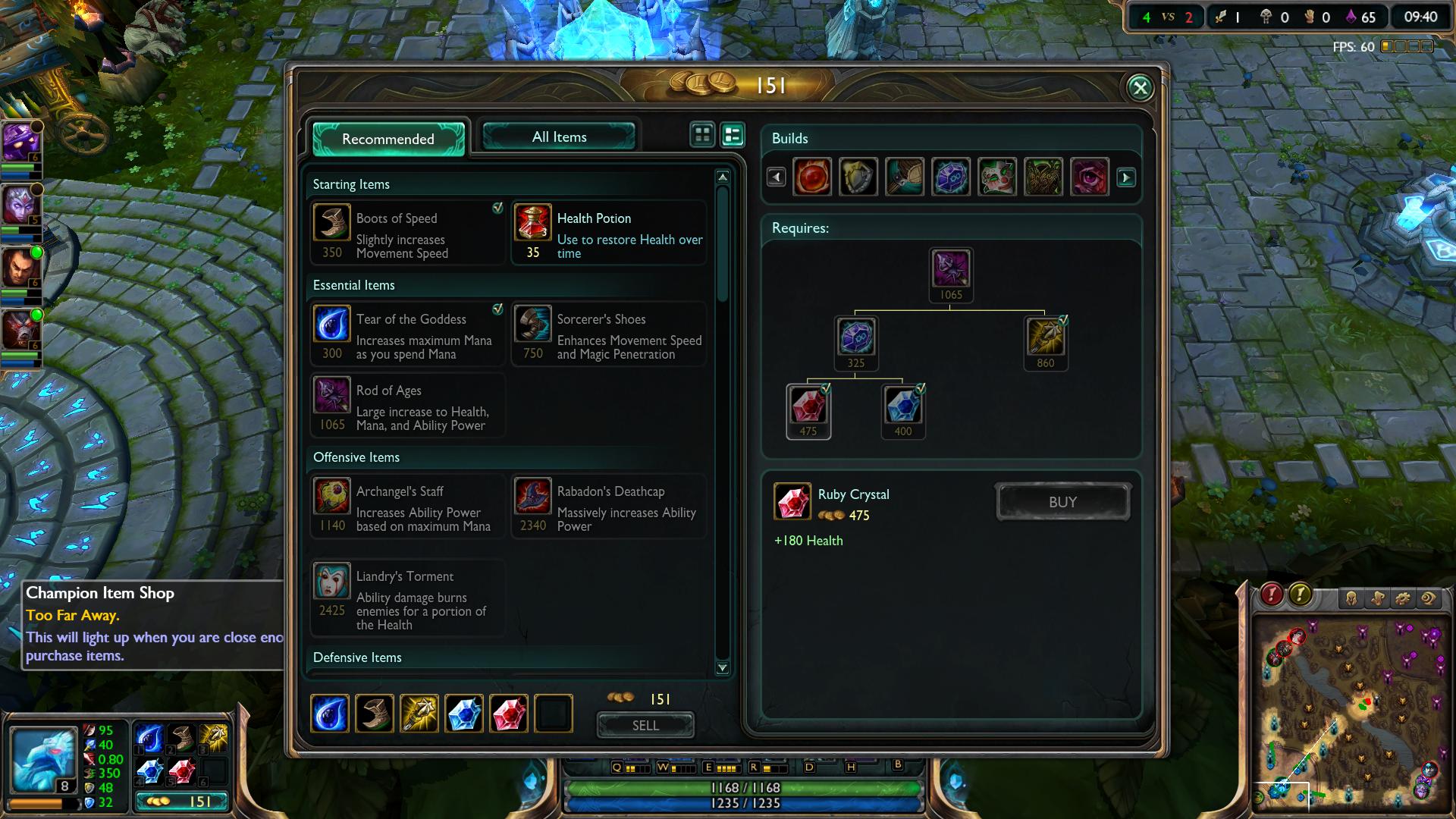
Task: Choose Archangel's Staff
Action: pos(407,506)
